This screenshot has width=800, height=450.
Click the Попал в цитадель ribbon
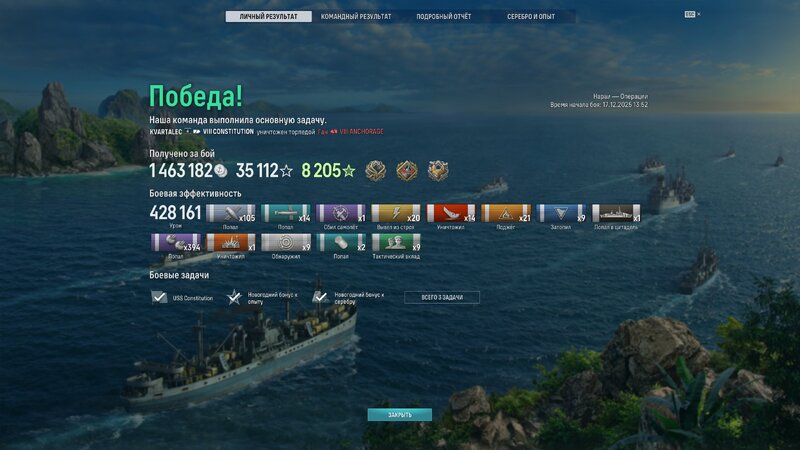(x=616, y=213)
